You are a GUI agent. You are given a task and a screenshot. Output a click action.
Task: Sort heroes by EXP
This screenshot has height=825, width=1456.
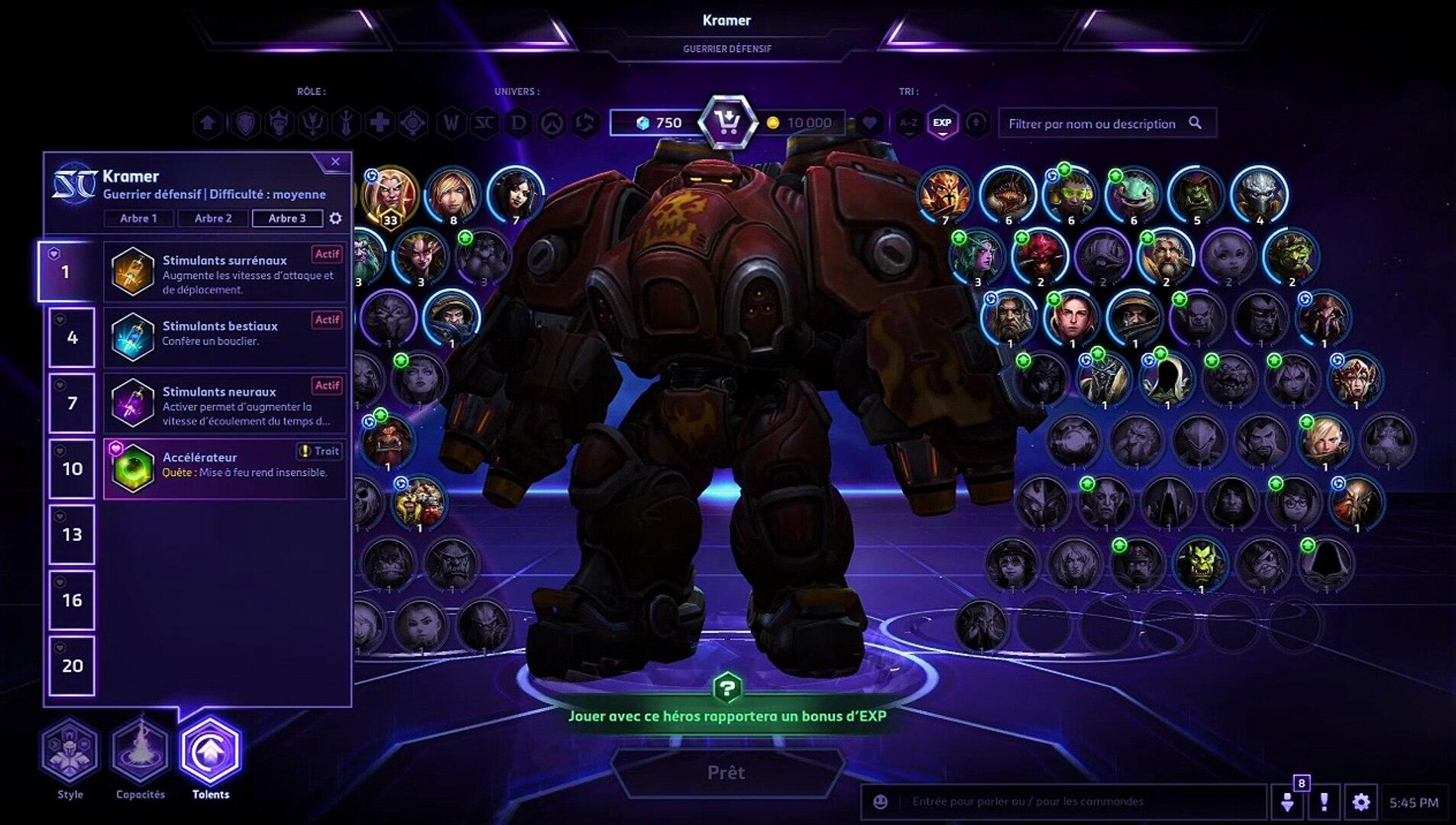942,122
